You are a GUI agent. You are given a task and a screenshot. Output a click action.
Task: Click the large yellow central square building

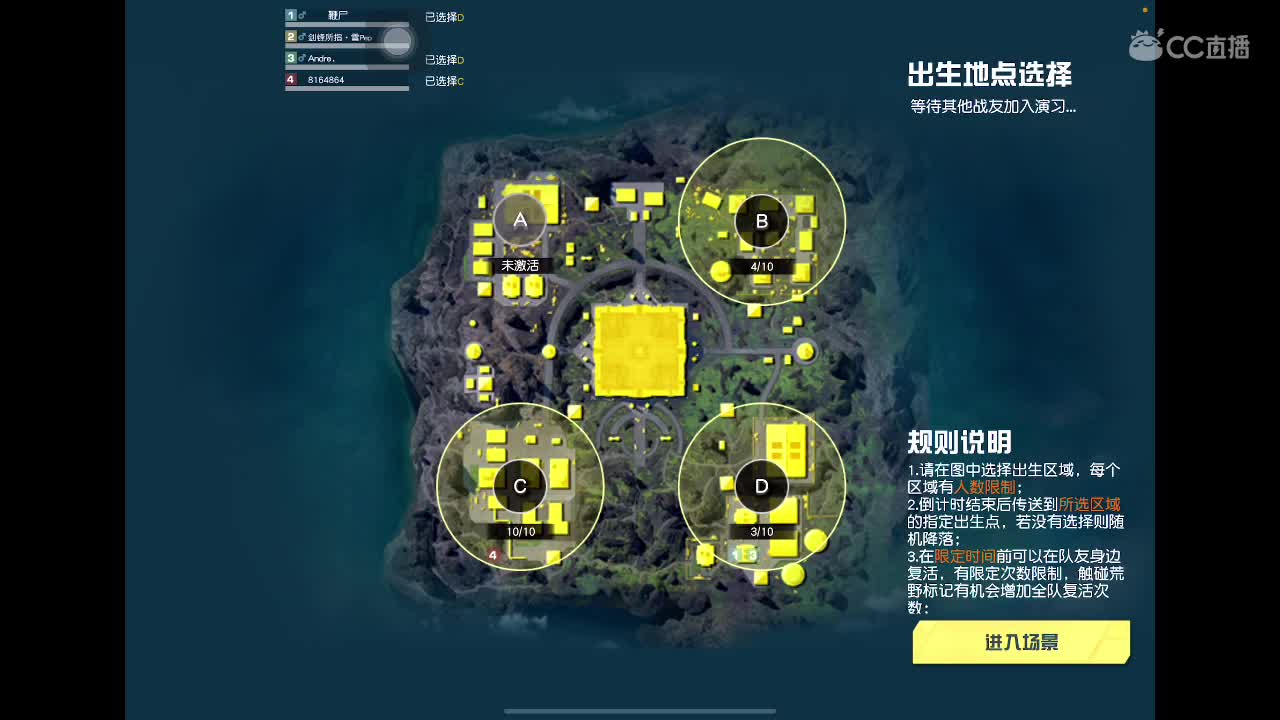coord(640,350)
